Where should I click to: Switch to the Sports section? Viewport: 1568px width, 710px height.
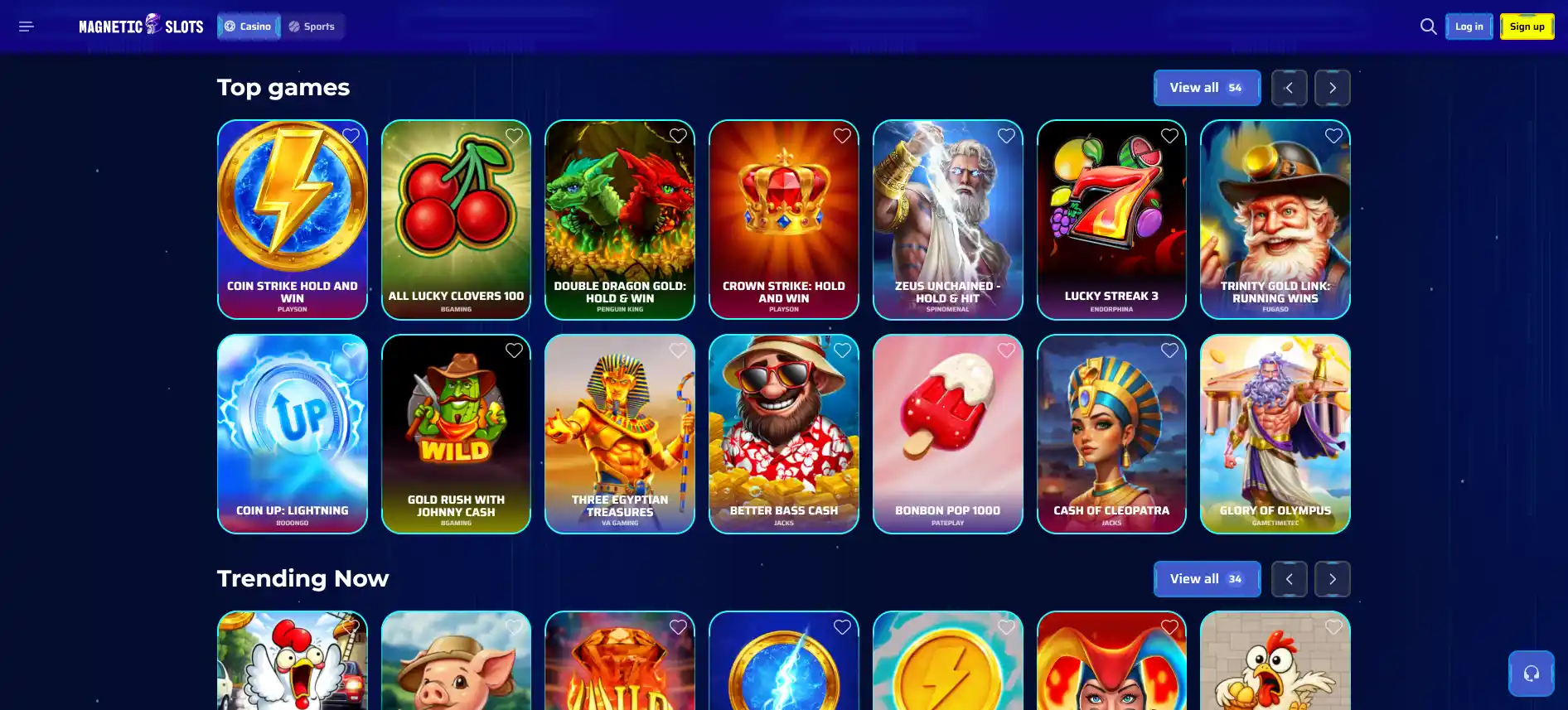(312, 26)
